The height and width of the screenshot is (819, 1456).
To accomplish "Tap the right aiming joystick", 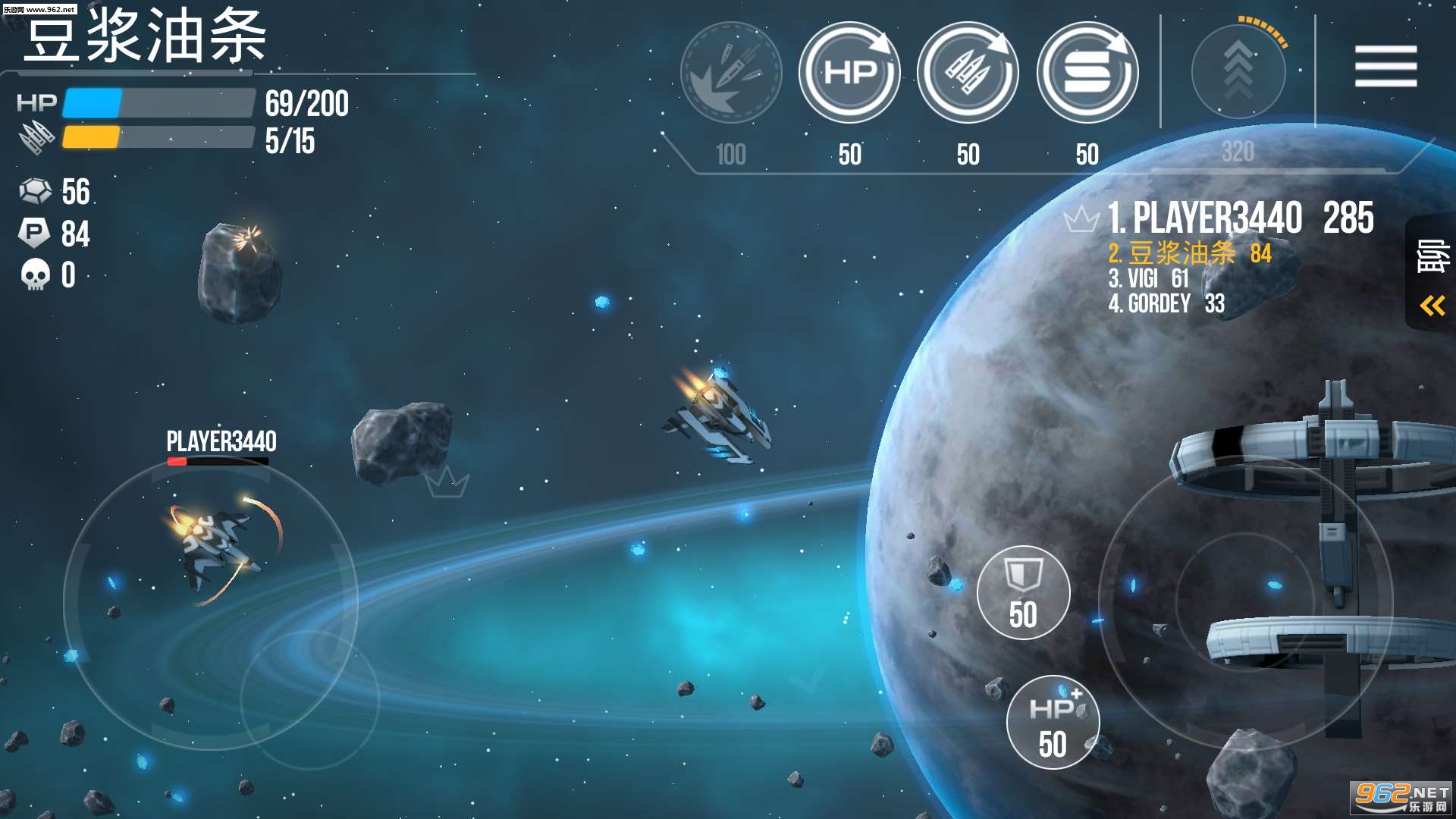I will click(1245, 603).
